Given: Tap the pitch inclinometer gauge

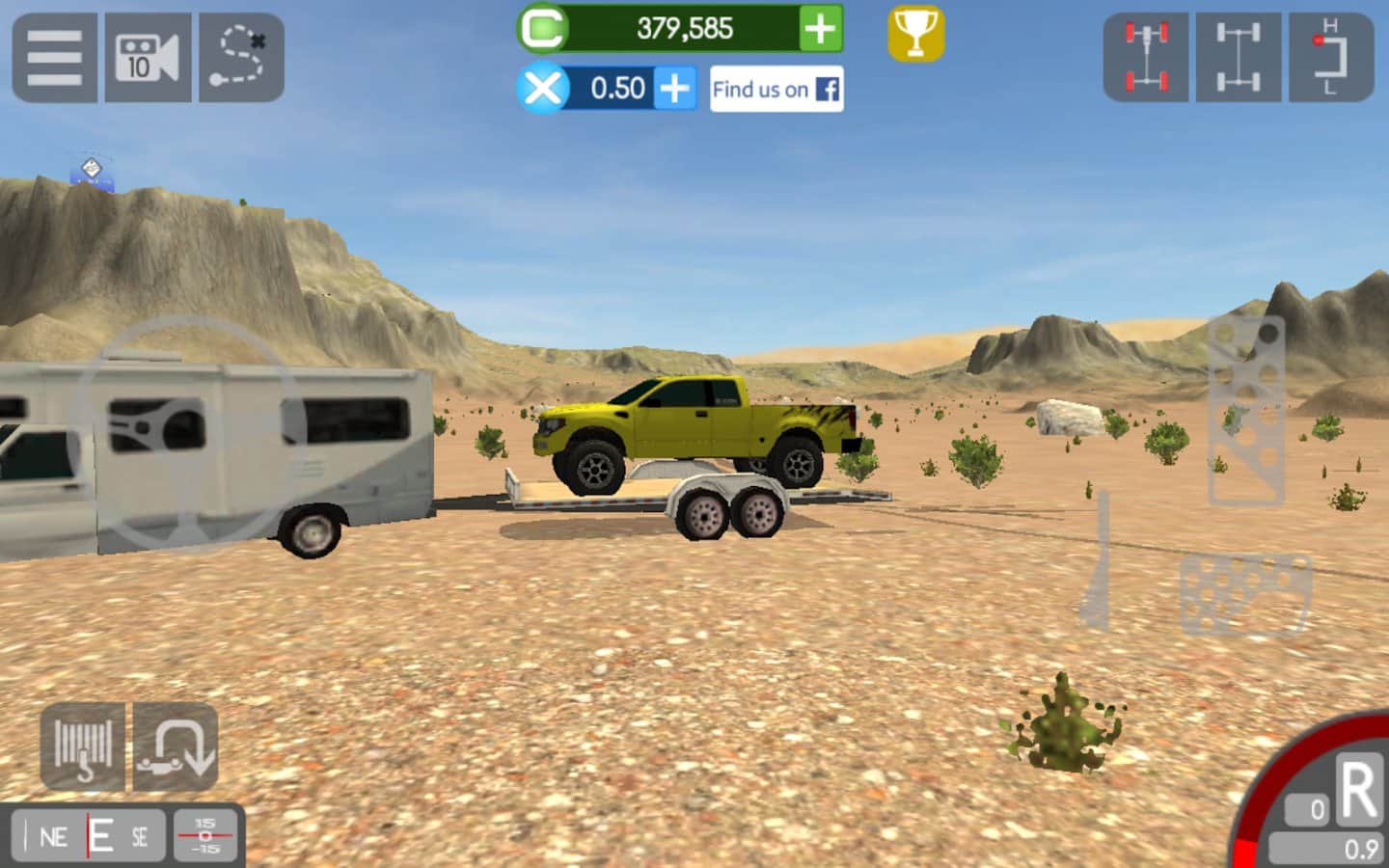Looking at the screenshot, I should click(x=205, y=835).
